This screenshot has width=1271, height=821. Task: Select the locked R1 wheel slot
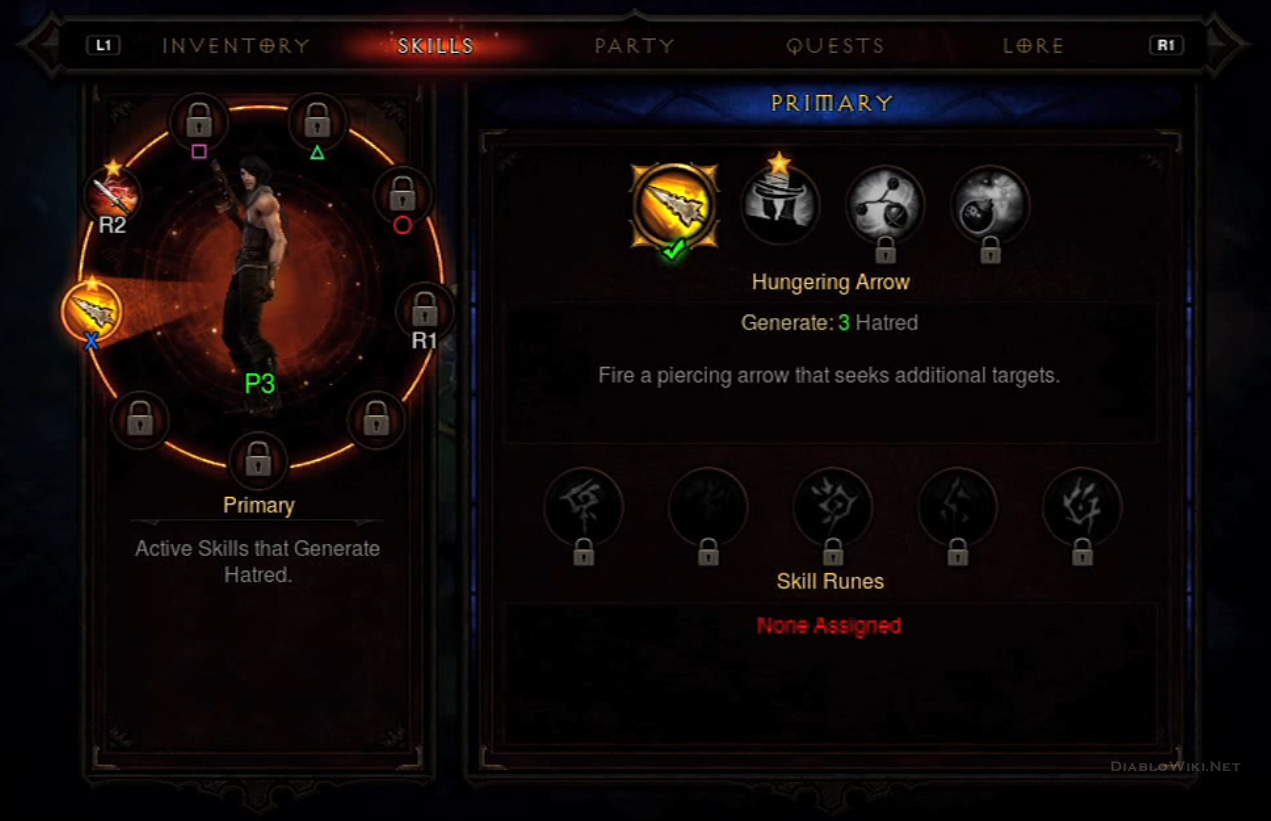[425, 309]
